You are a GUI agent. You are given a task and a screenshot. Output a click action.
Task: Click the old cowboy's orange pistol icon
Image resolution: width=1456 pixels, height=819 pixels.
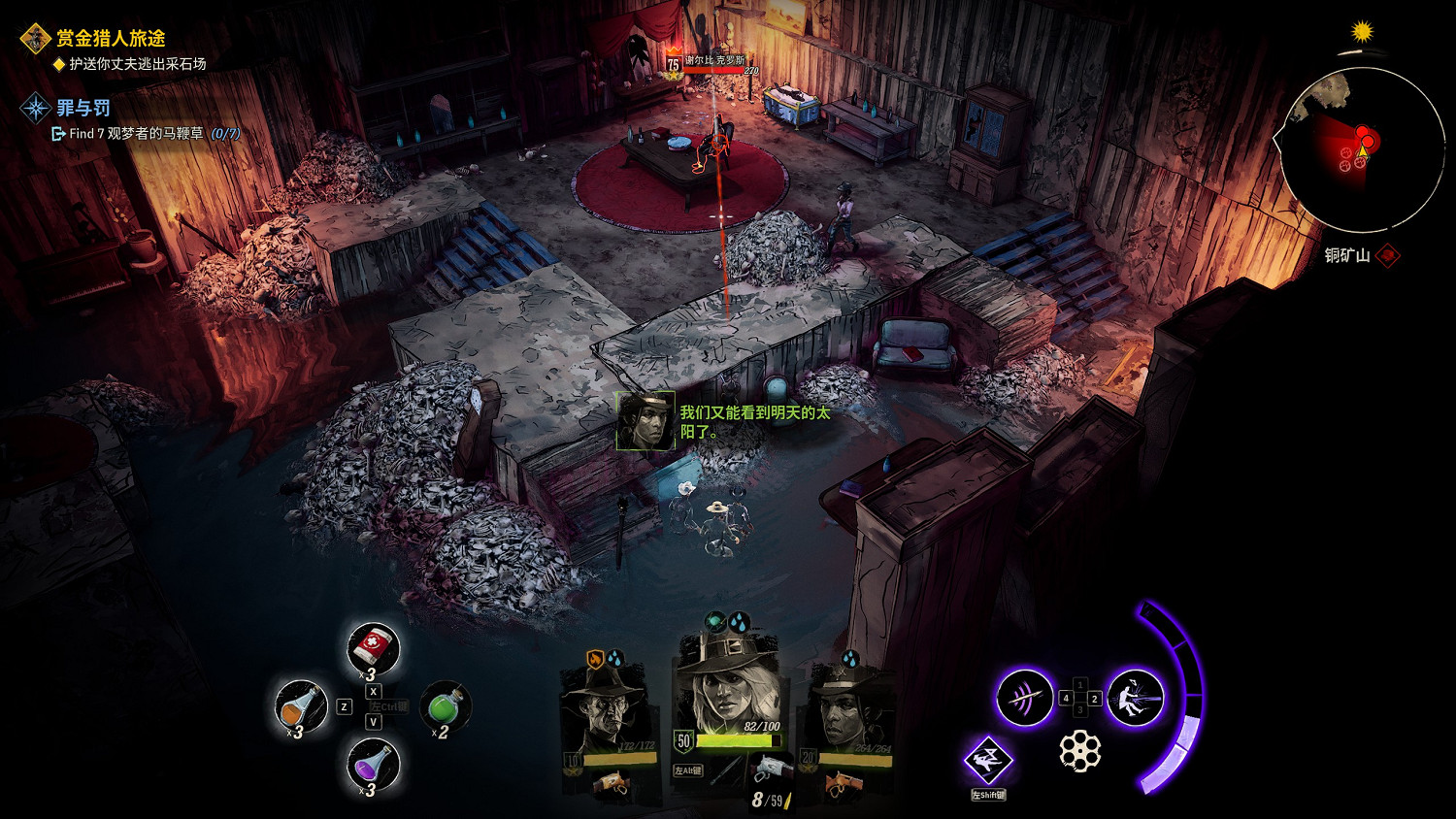point(612,783)
